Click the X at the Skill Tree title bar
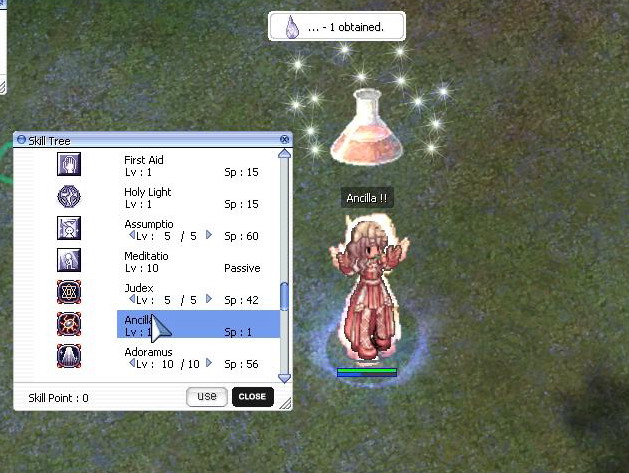Viewport: 629px width, 473px height. click(x=285, y=139)
